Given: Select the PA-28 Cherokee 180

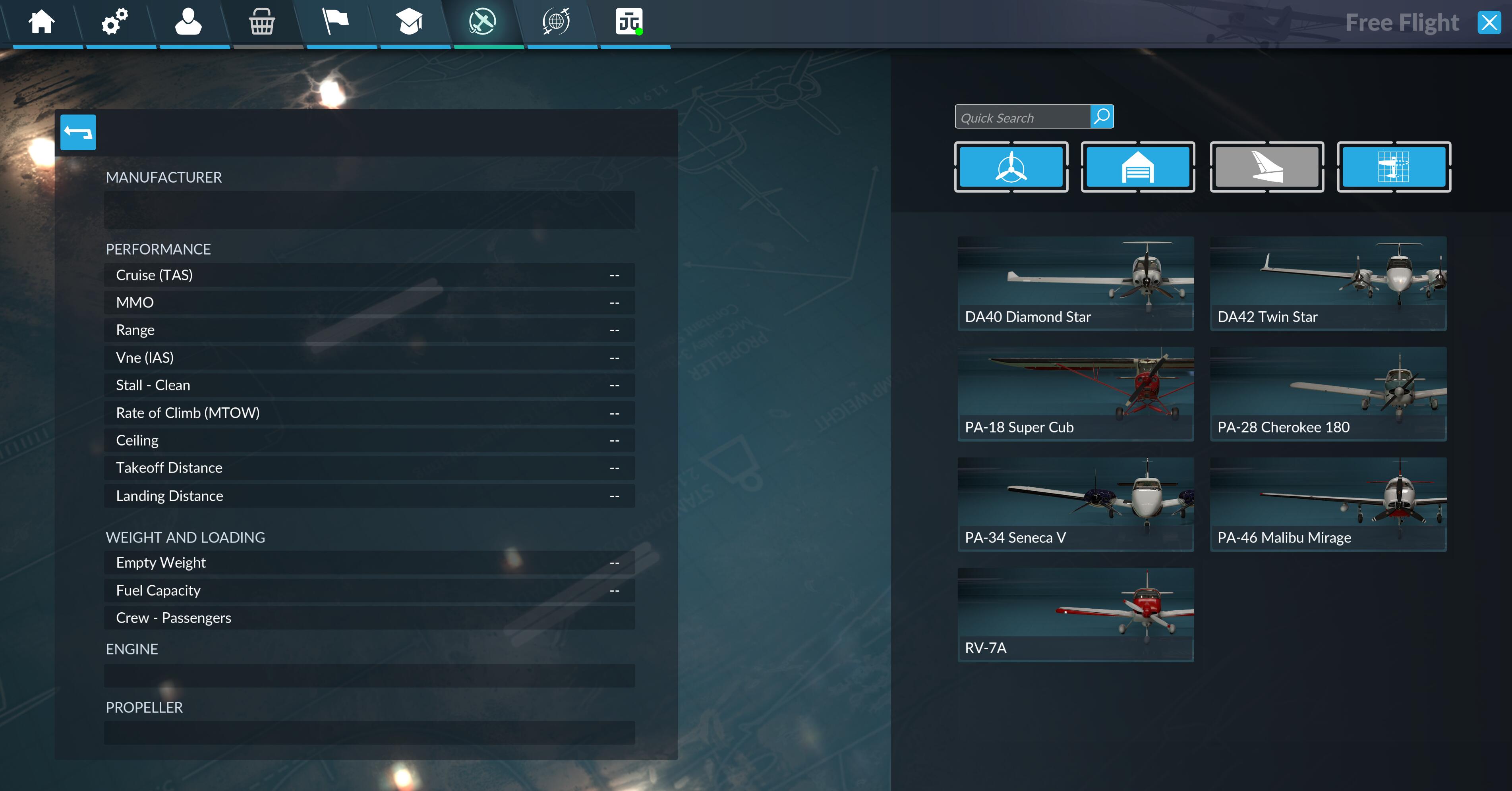Looking at the screenshot, I should pyautogui.click(x=1328, y=394).
